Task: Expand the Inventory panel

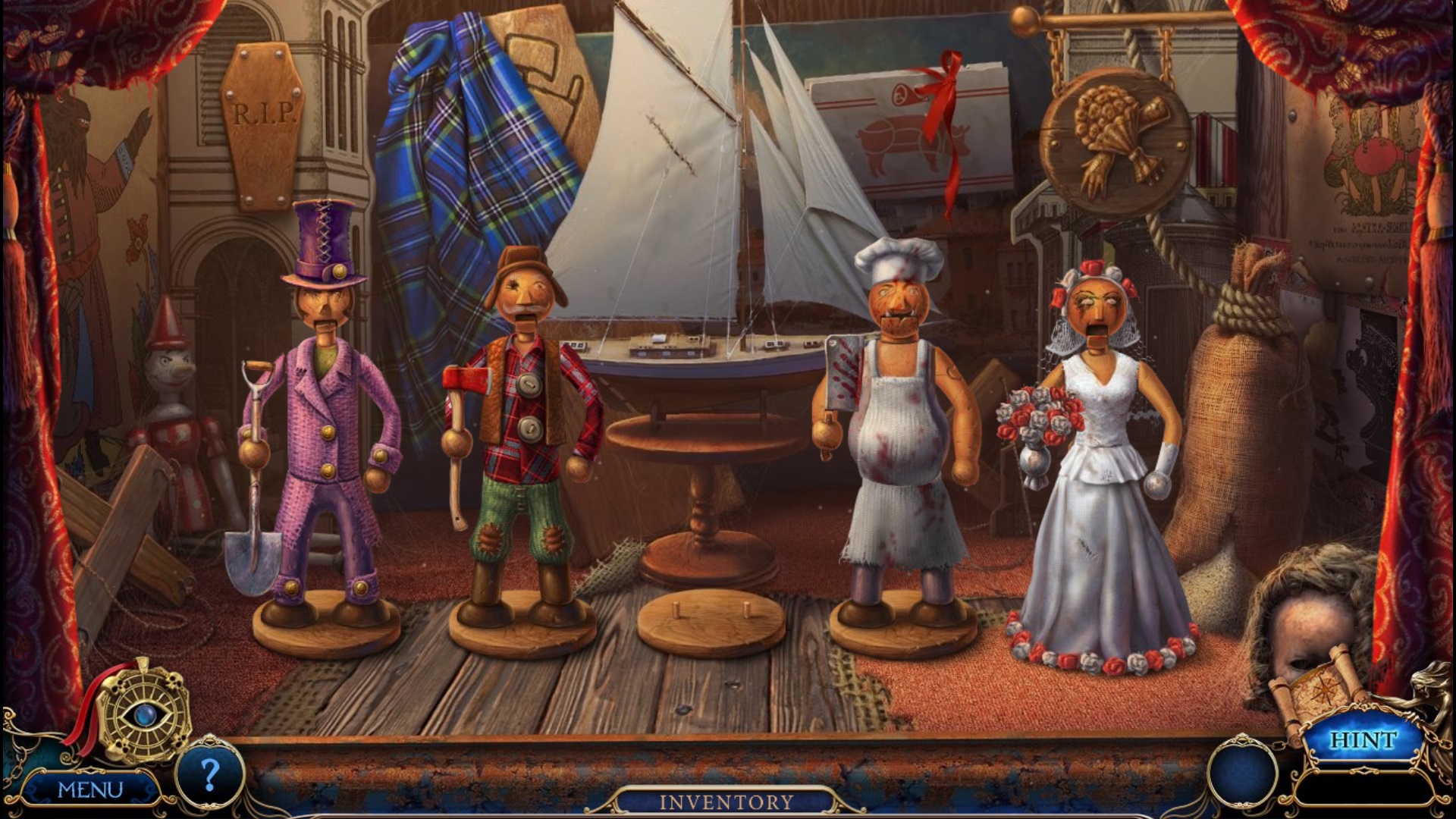Action: 726,802
